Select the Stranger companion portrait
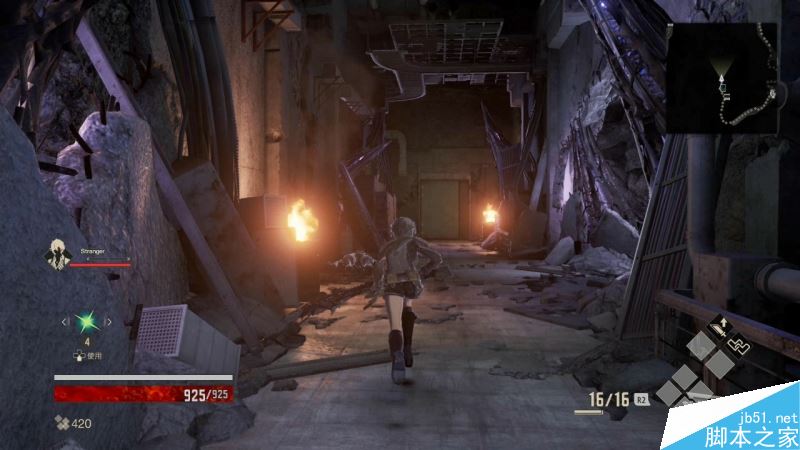The height and width of the screenshot is (450, 800). point(55,255)
